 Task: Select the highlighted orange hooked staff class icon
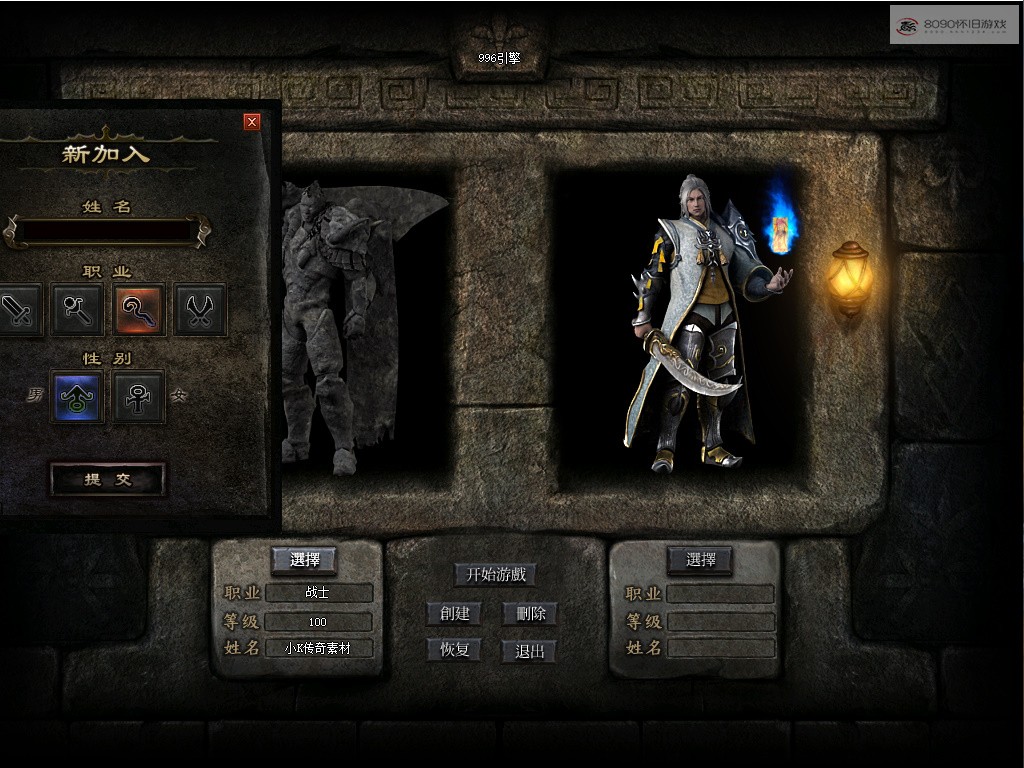[139, 310]
